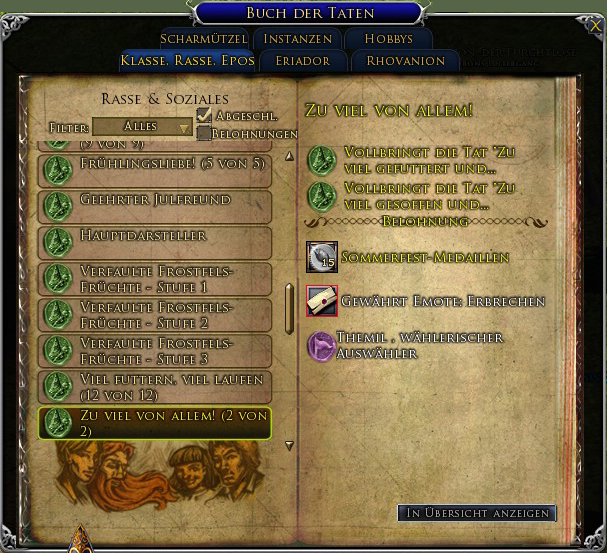607x553 pixels.
Task: Select the Erbrechen emote reward icon
Action: (322, 300)
